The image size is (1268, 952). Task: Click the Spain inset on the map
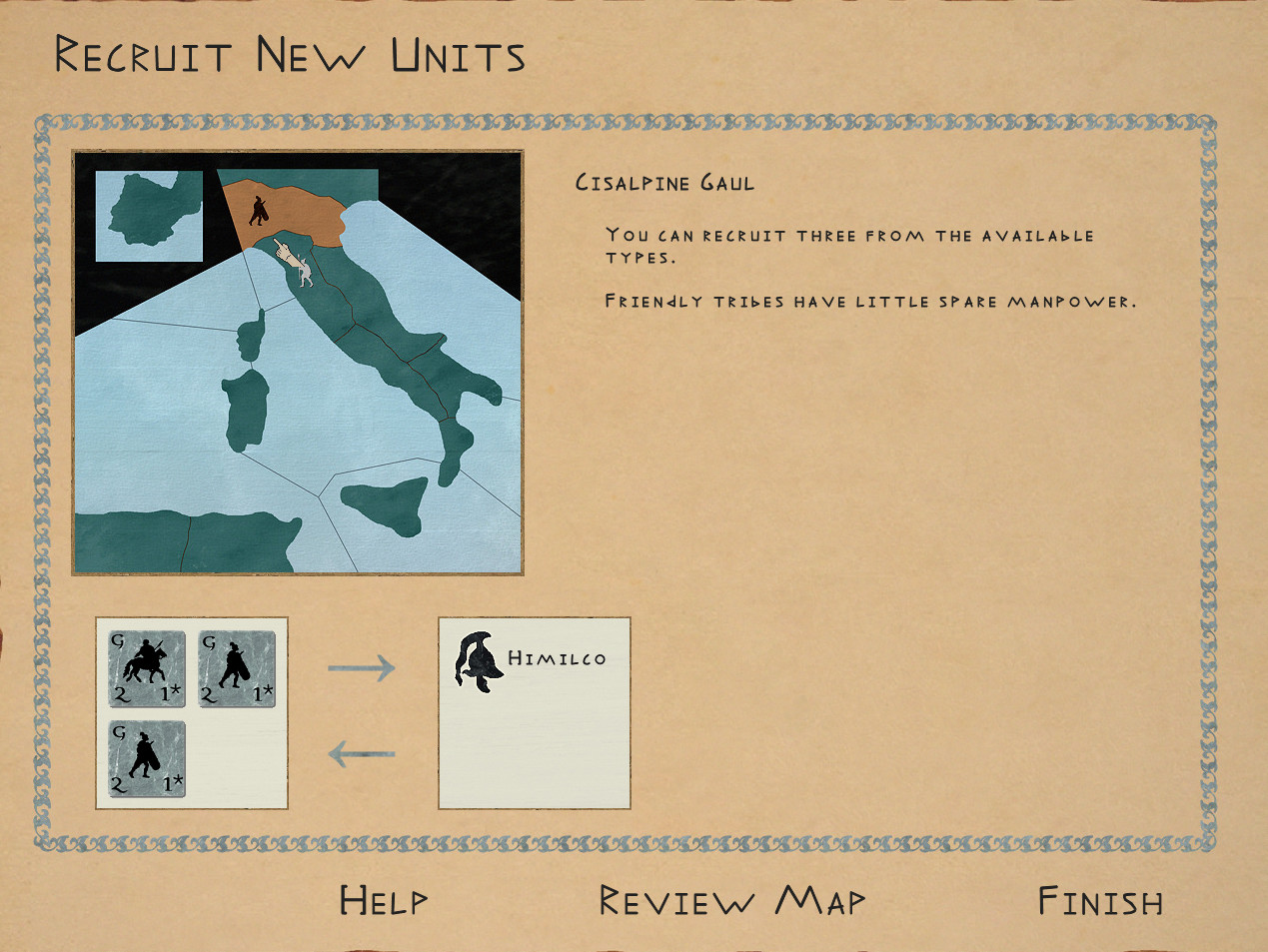tap(149, 216)
